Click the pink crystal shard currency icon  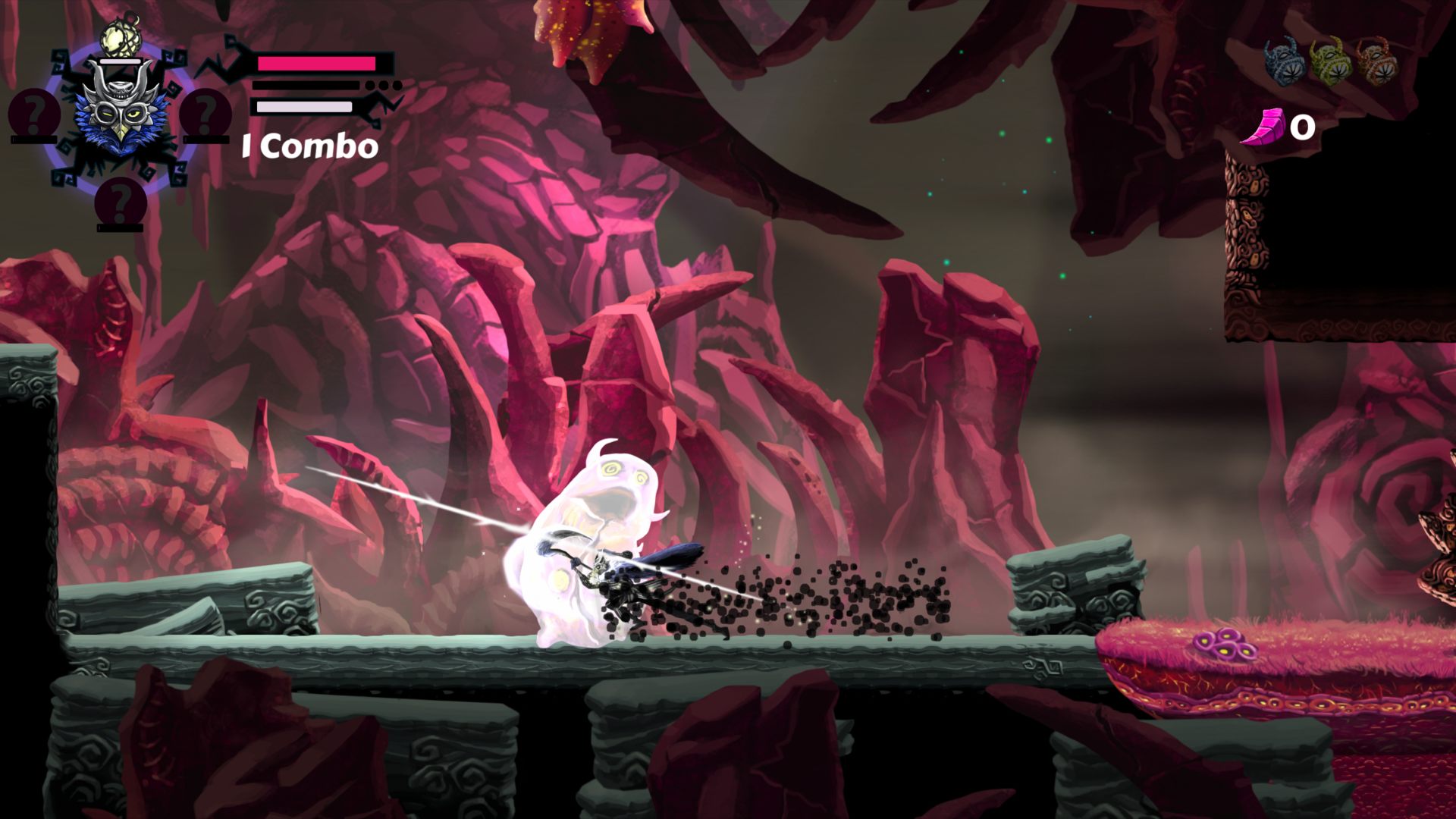tap(1265, 127)
